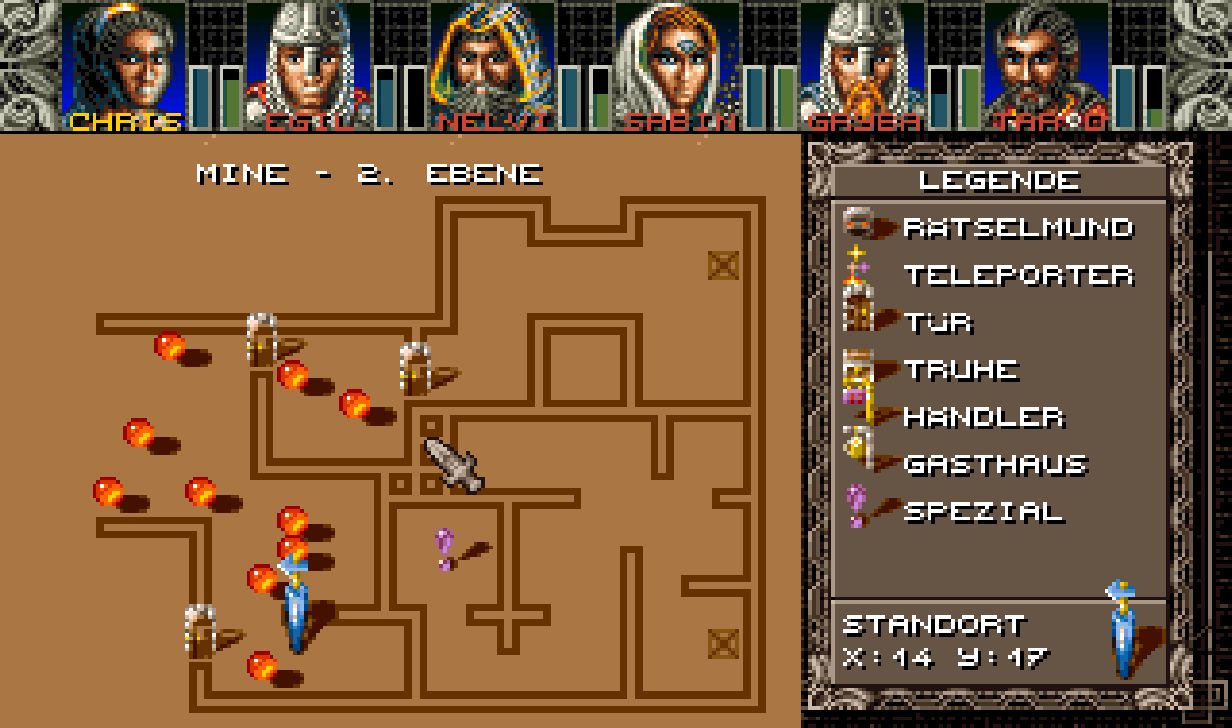Choose Nelvin's hooded portrait
The height and width of the screenshot is (728, 1232).
[493, 62]
